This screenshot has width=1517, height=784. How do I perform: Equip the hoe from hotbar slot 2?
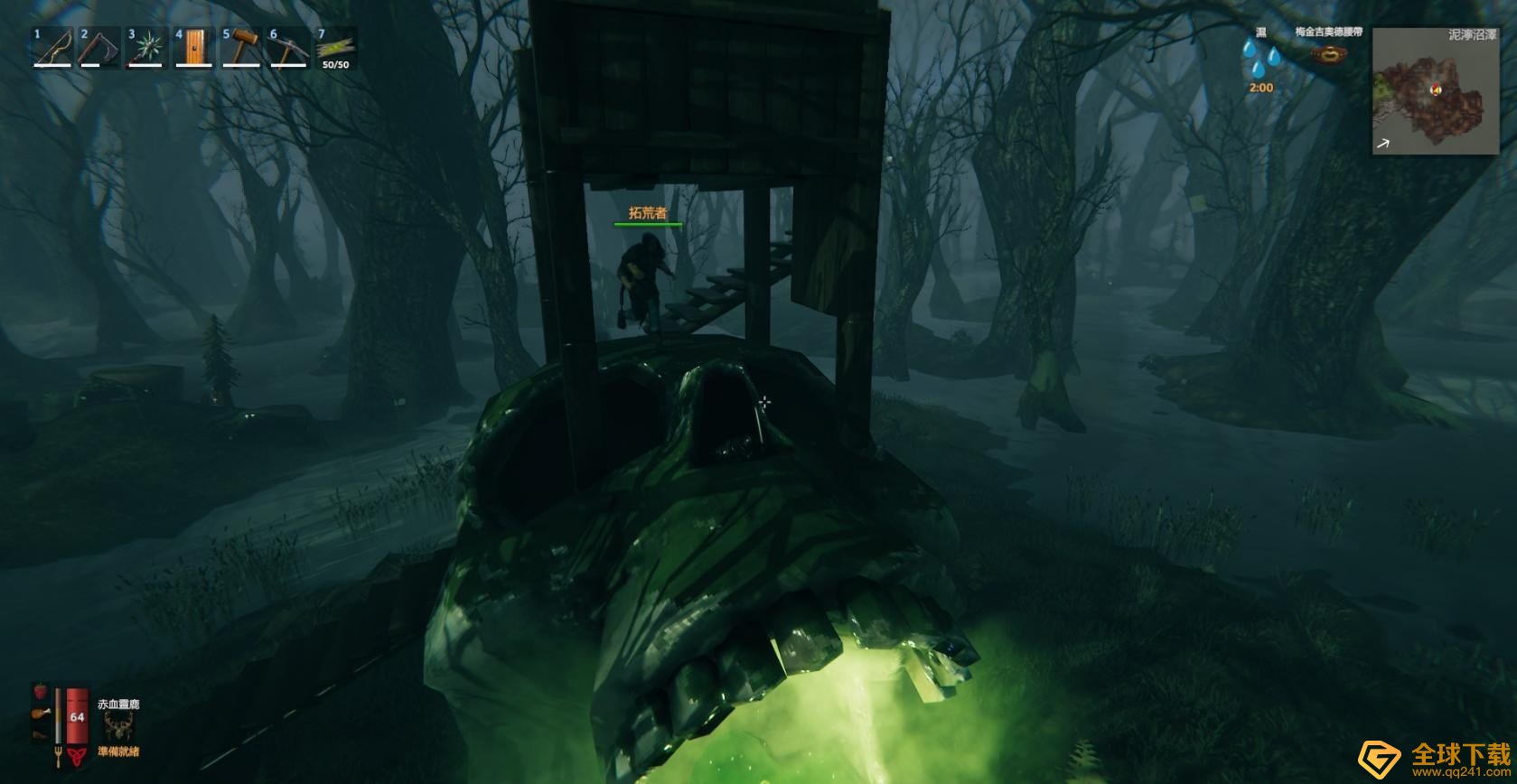[100, 47]
